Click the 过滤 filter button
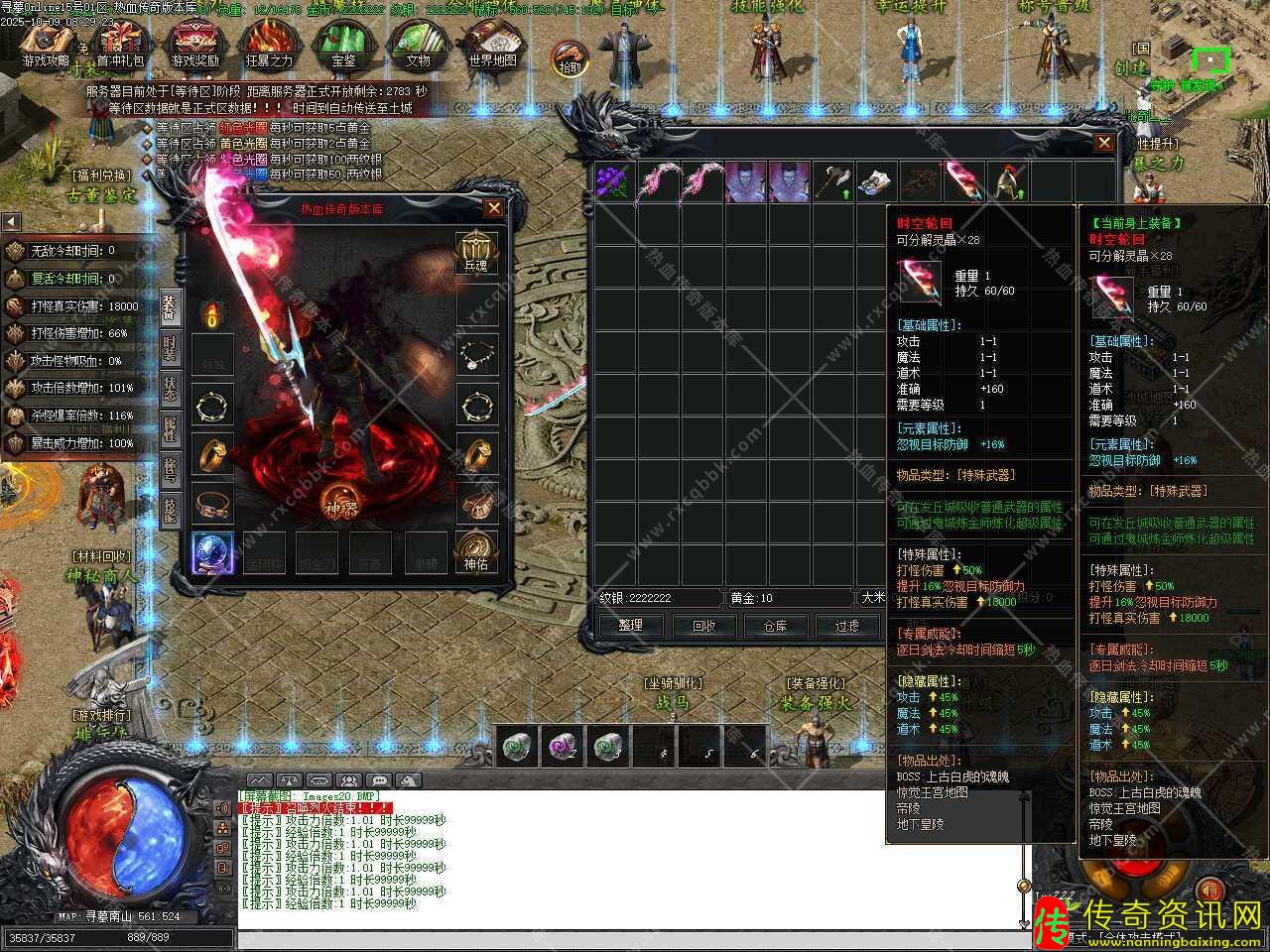The image size is (1270, 952). tap(846, 626)
